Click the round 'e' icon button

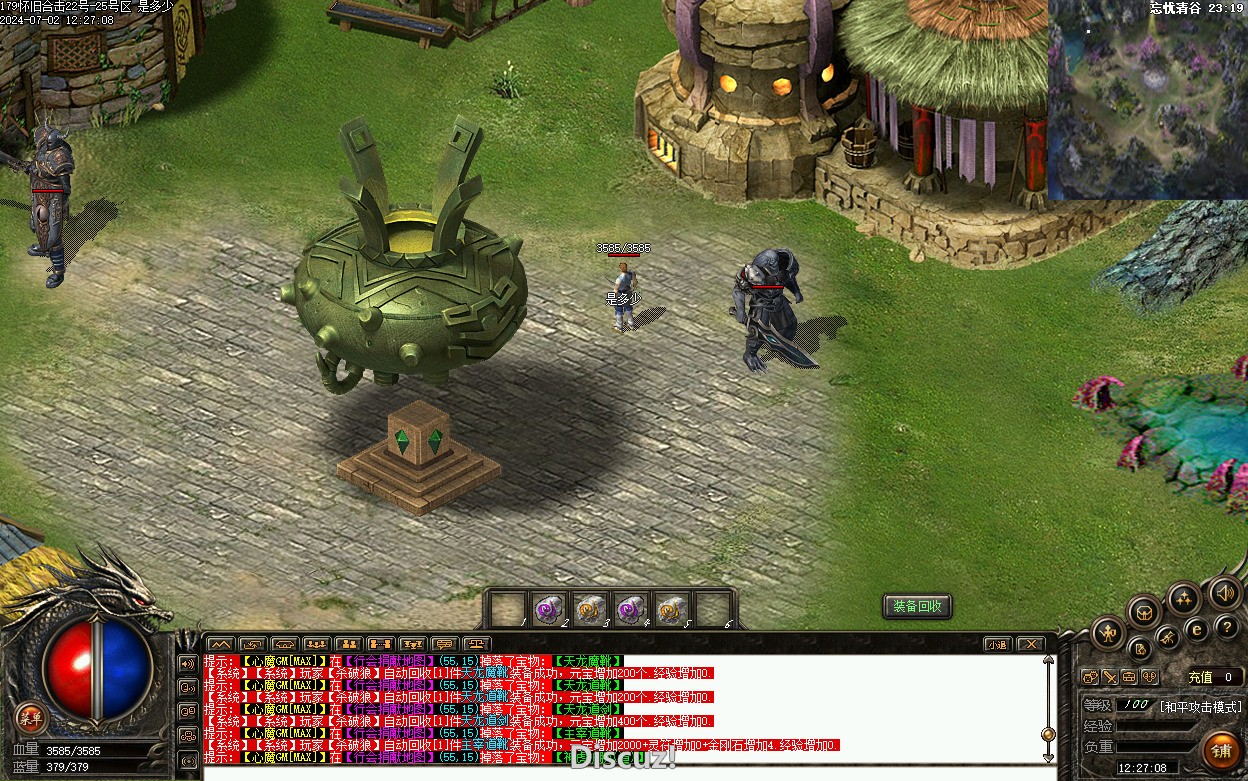[x=1196, y=630]
